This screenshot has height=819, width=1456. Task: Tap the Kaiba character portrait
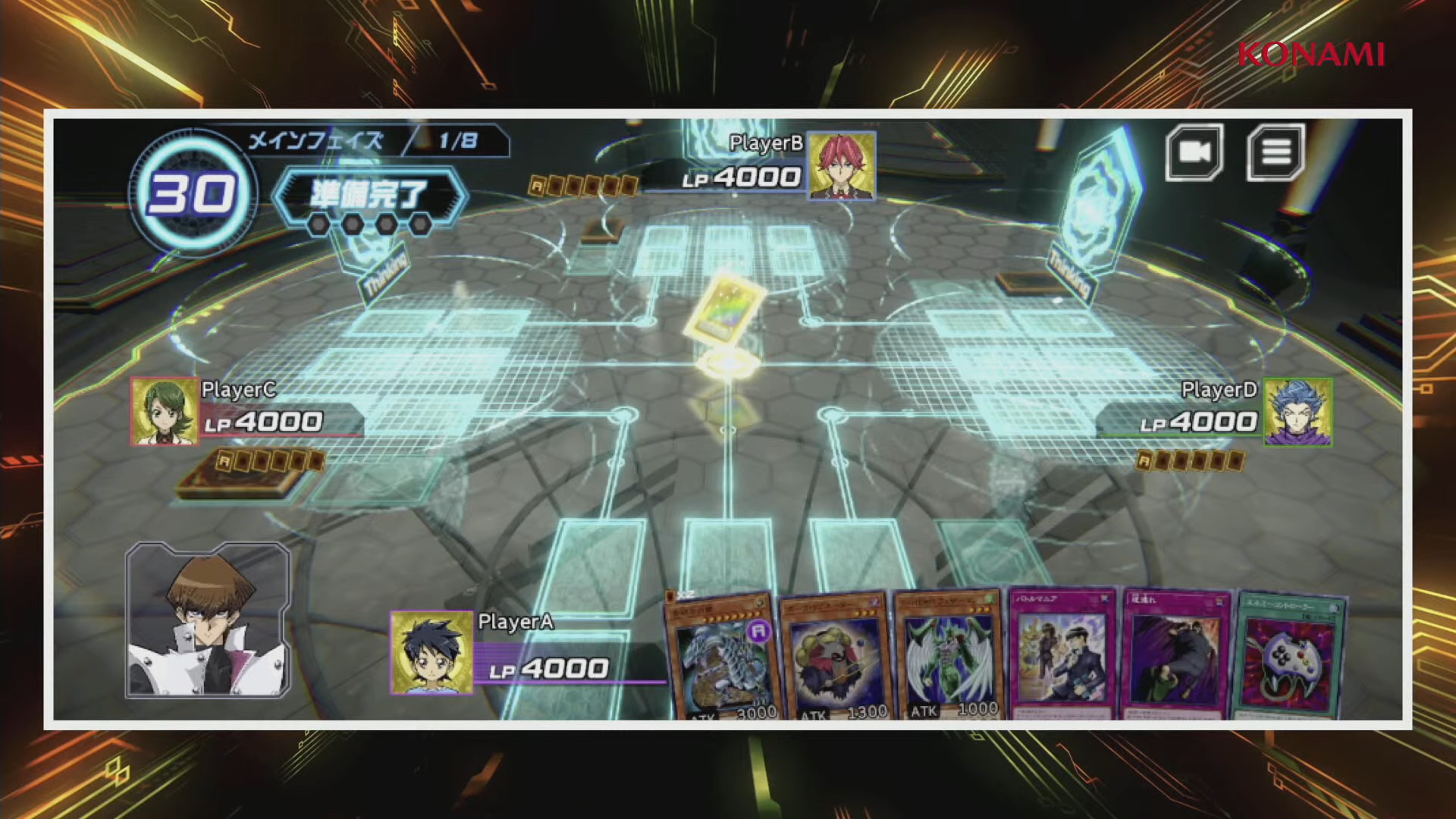click(x=208, y=620)
